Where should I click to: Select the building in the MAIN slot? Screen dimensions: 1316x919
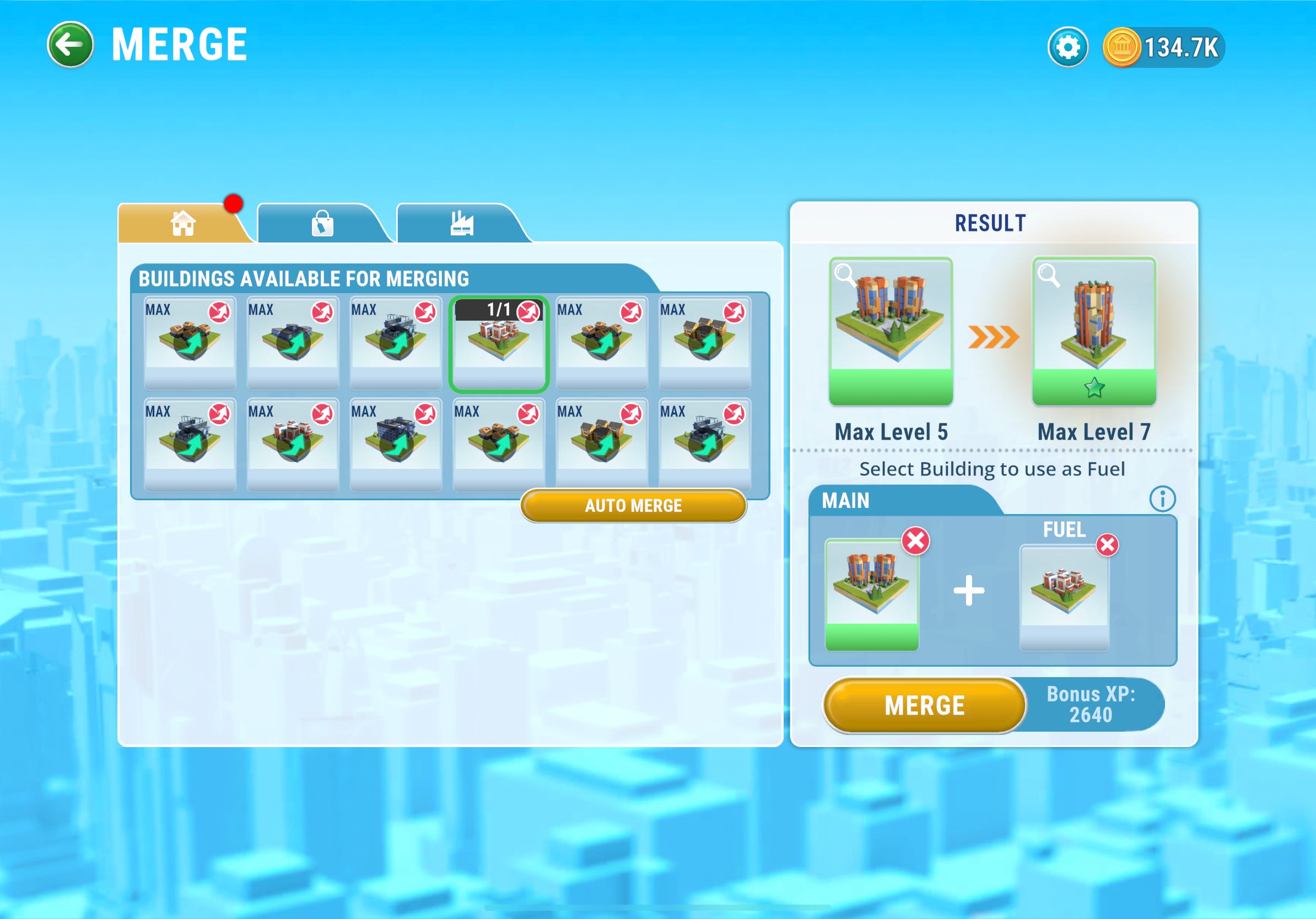click(872, 590)
